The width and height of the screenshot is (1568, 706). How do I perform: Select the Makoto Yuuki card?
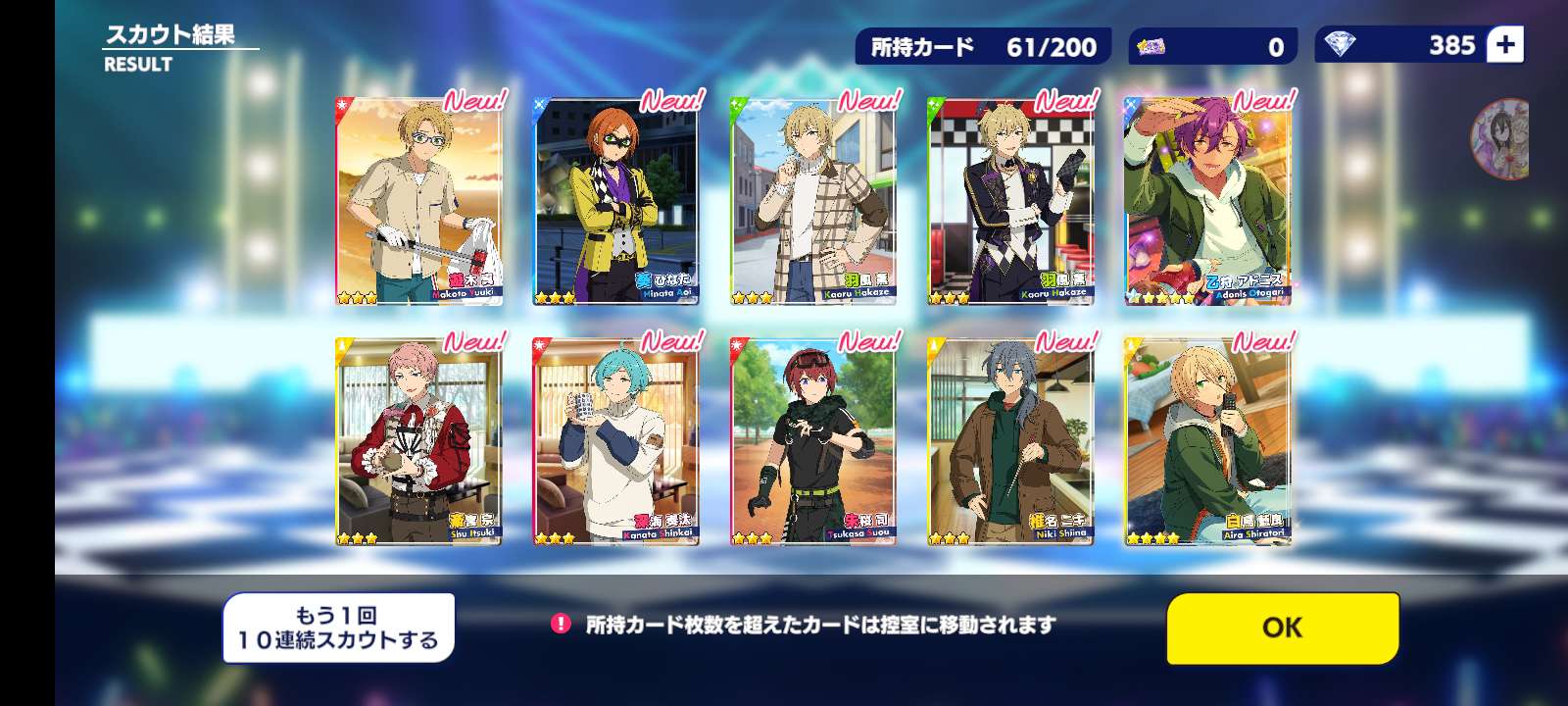pyautogui.click(x=418, y=202)
